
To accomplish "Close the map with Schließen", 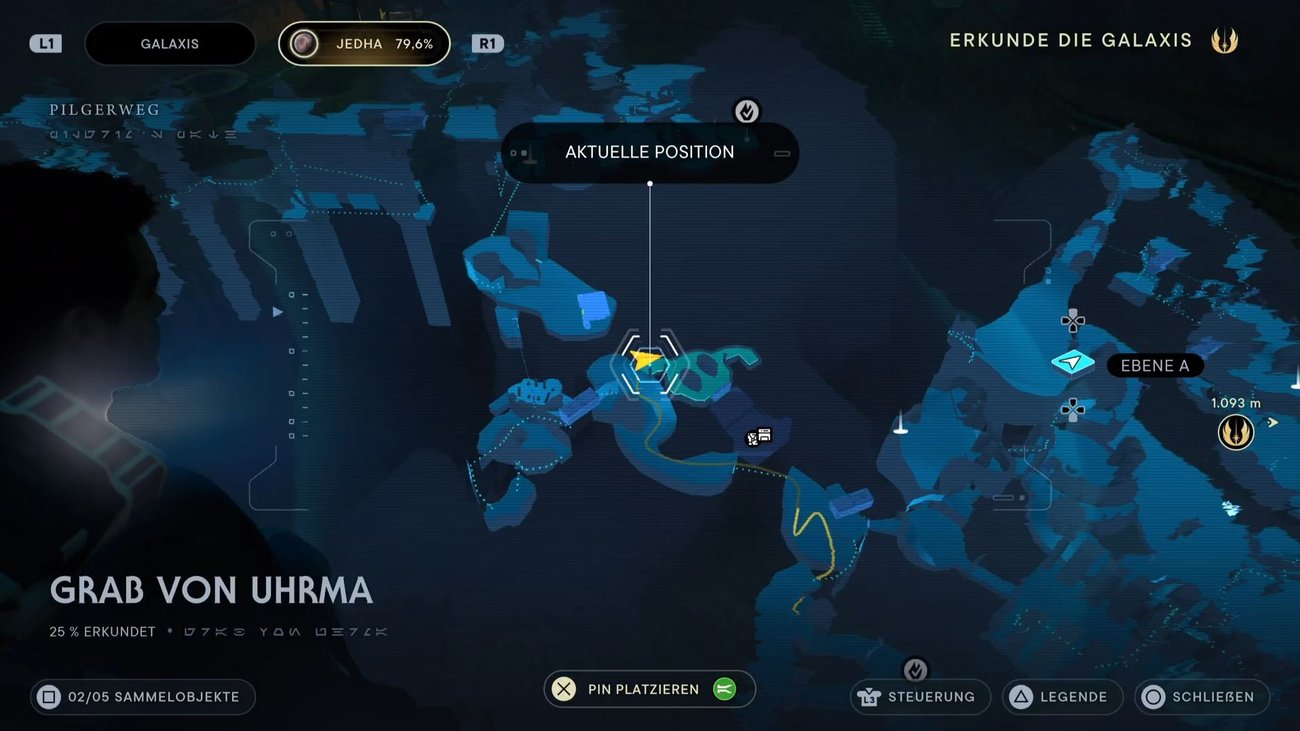I will pos(1201,697).
